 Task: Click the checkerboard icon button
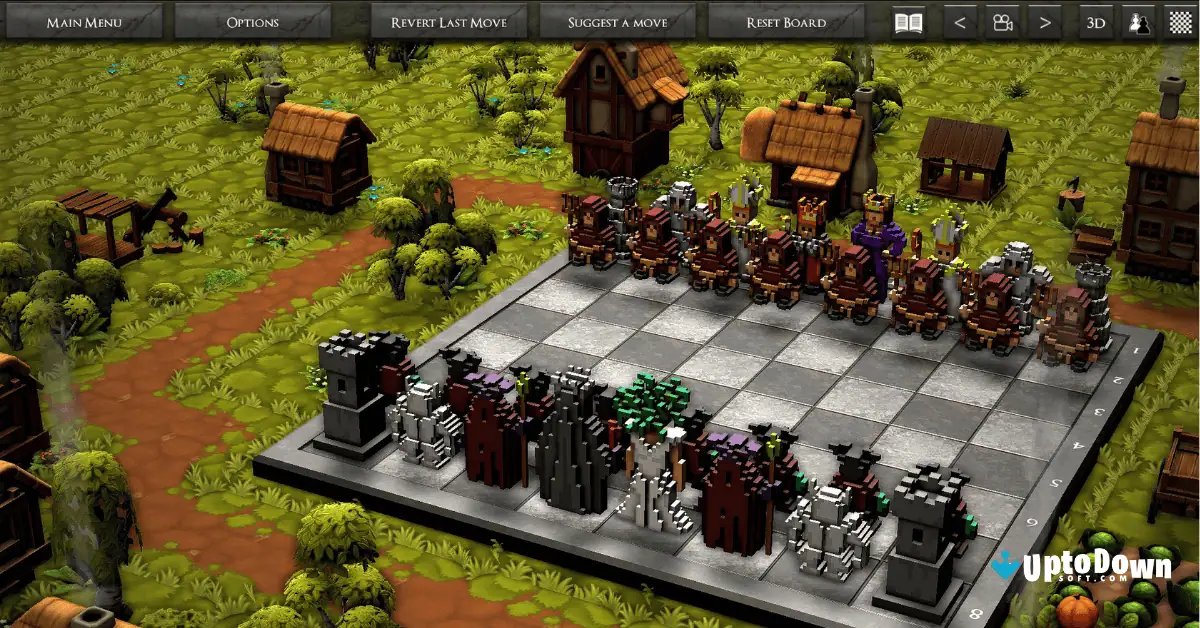tap(1181, 21)
